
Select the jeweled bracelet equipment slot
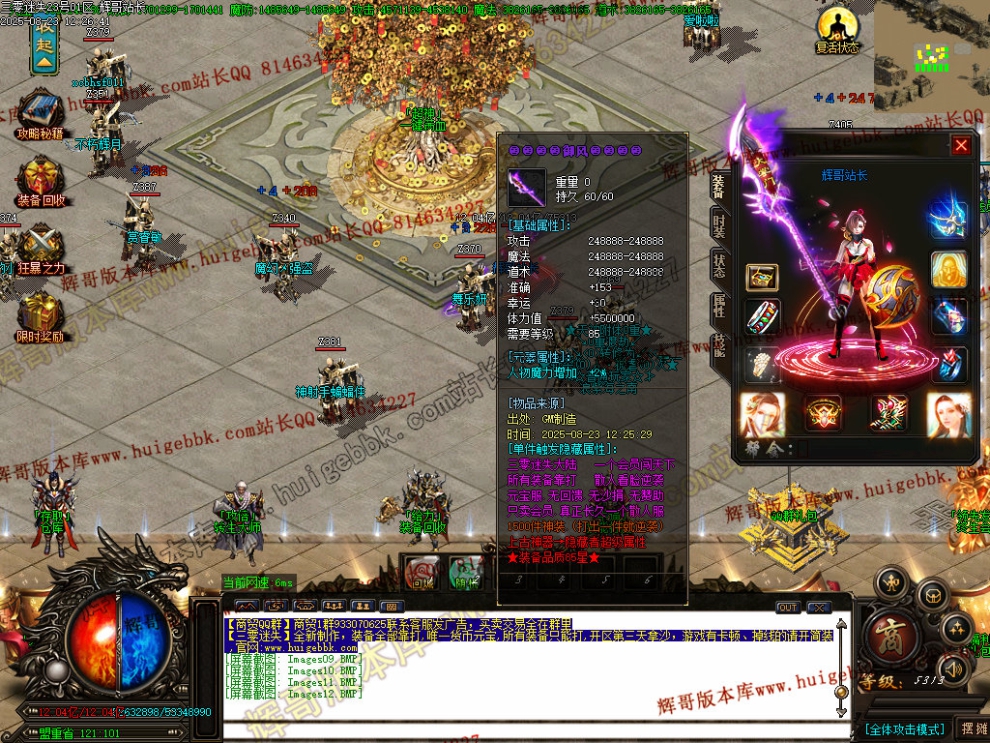point(762,317)
